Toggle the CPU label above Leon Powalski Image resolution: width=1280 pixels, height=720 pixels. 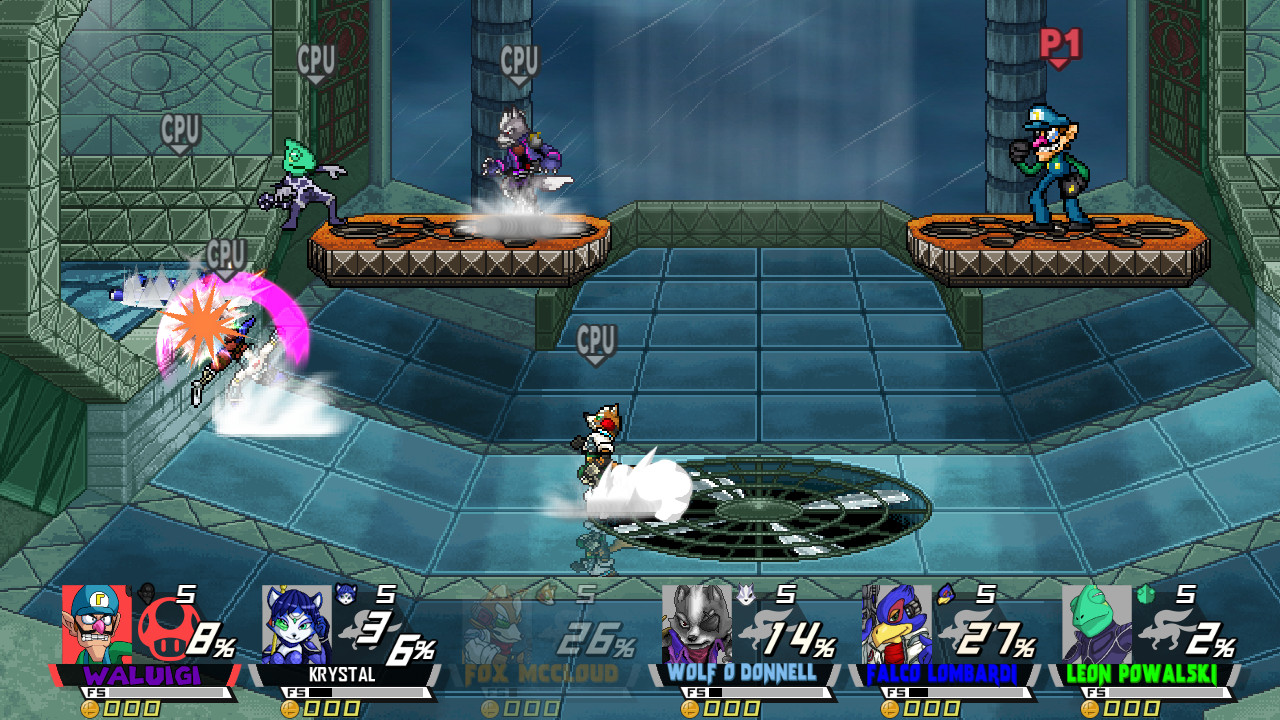[317, 57]
